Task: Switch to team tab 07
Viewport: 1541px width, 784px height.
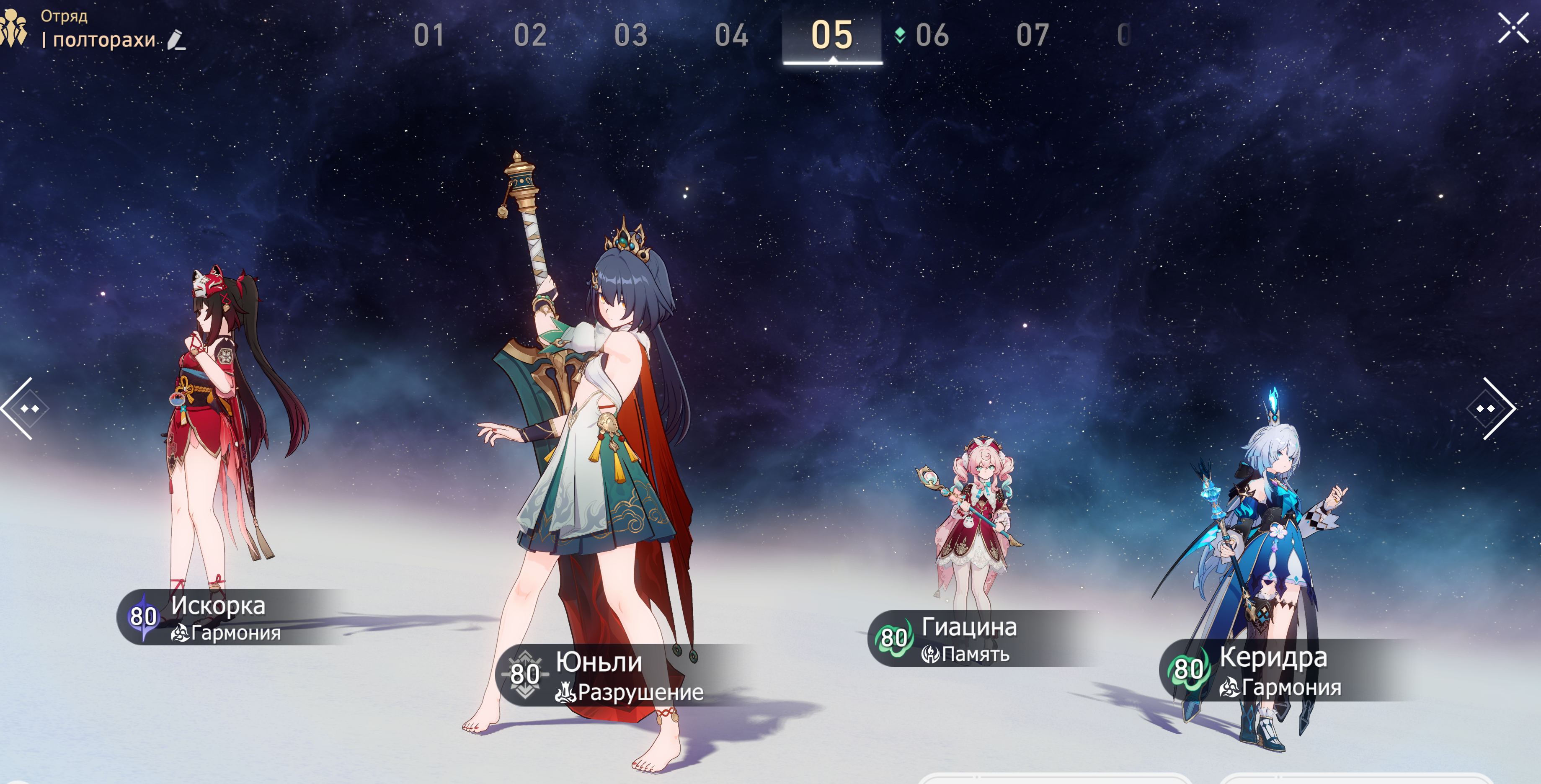Action: point(1032,35)
